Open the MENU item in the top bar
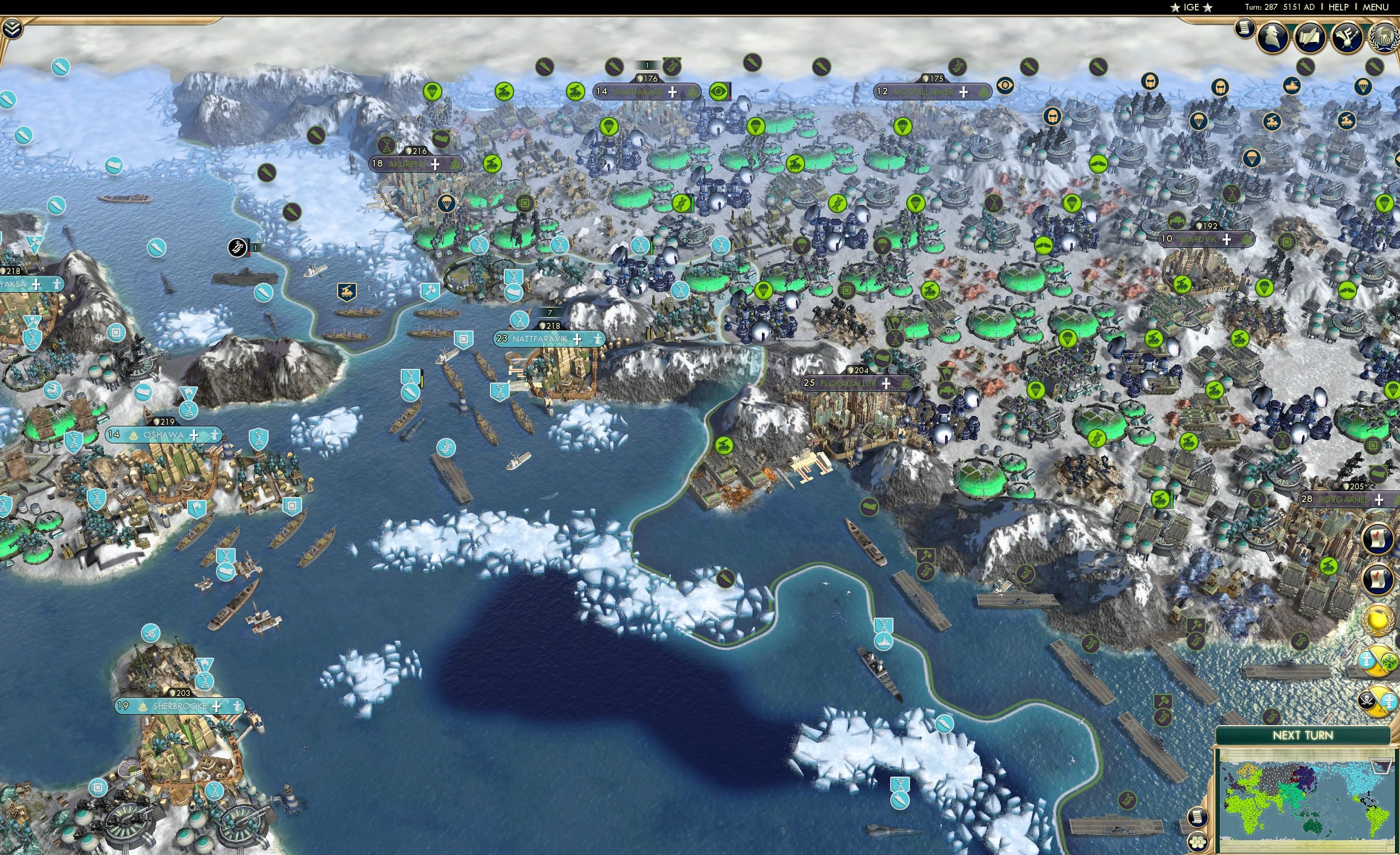Image resolution: width=1400 pixels, height=855 pixels. click(x=1375, y=7)
